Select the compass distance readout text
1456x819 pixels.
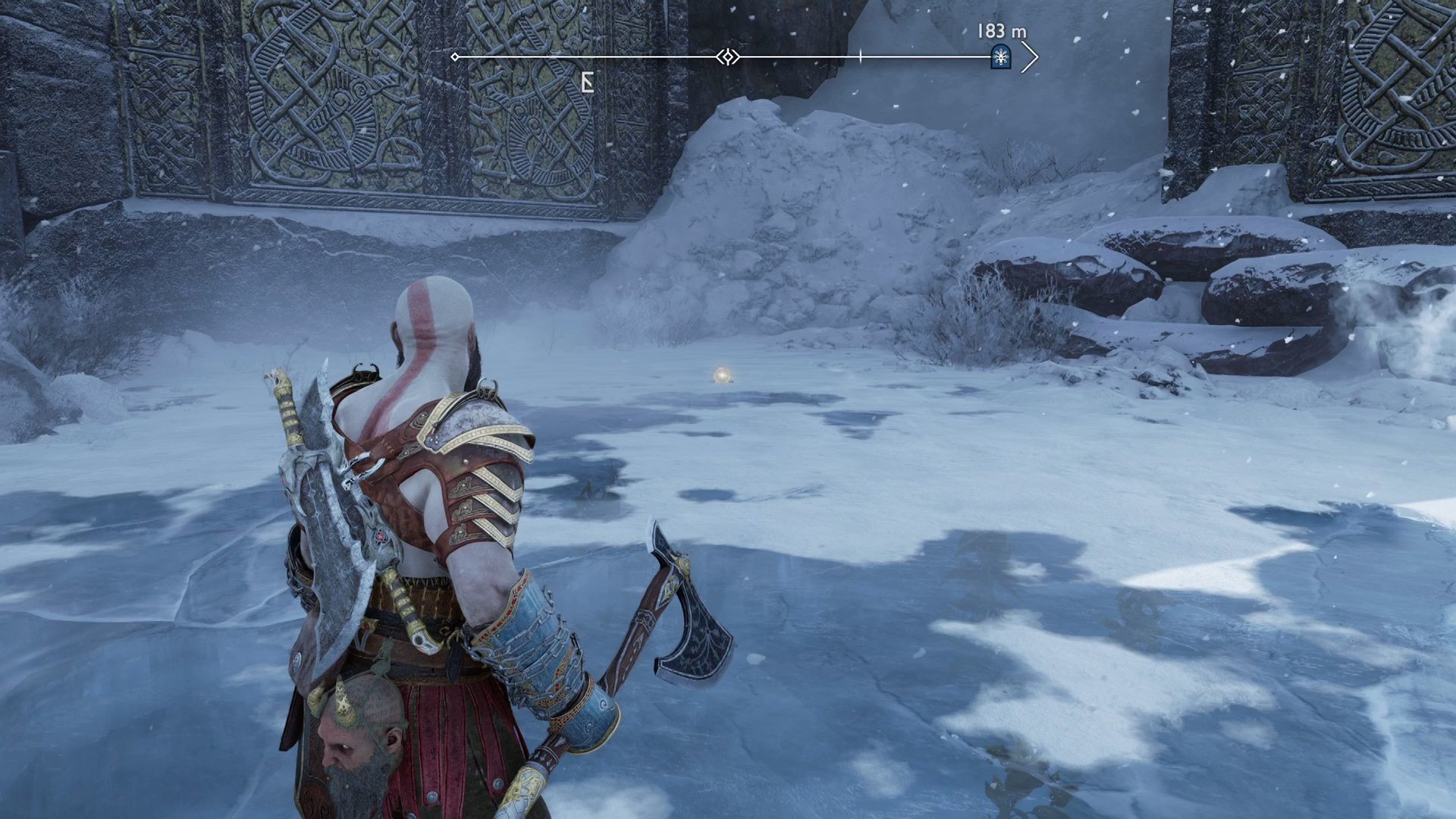[x=1002, y=32]
